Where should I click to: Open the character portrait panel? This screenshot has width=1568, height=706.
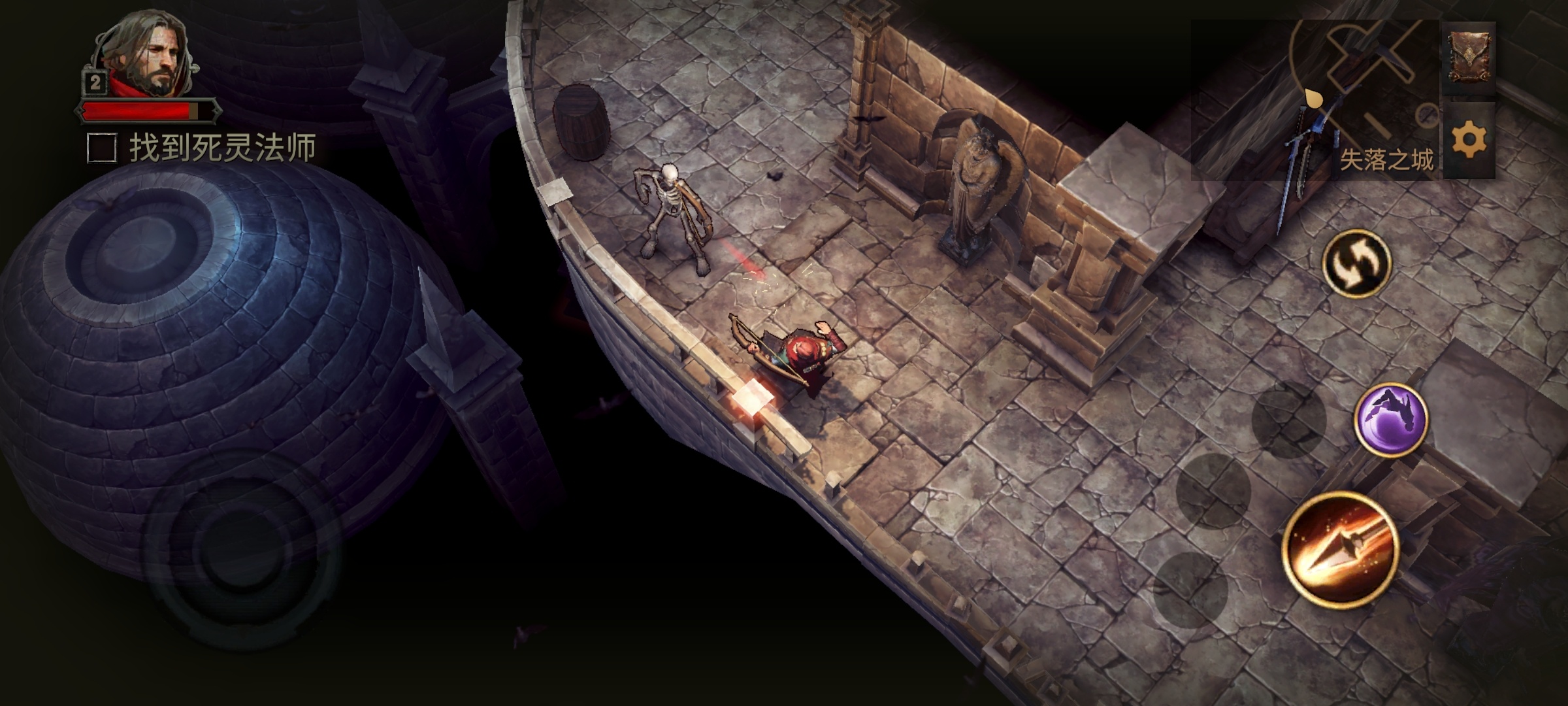click(147, 56)
